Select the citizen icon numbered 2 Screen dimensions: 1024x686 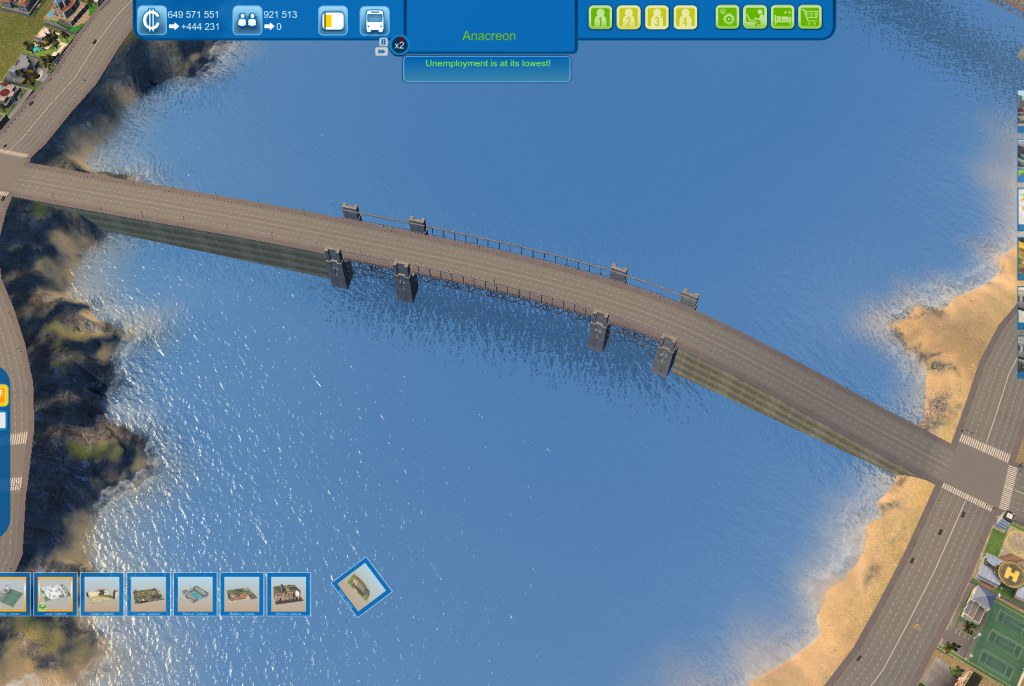click(x=628, y=17)
